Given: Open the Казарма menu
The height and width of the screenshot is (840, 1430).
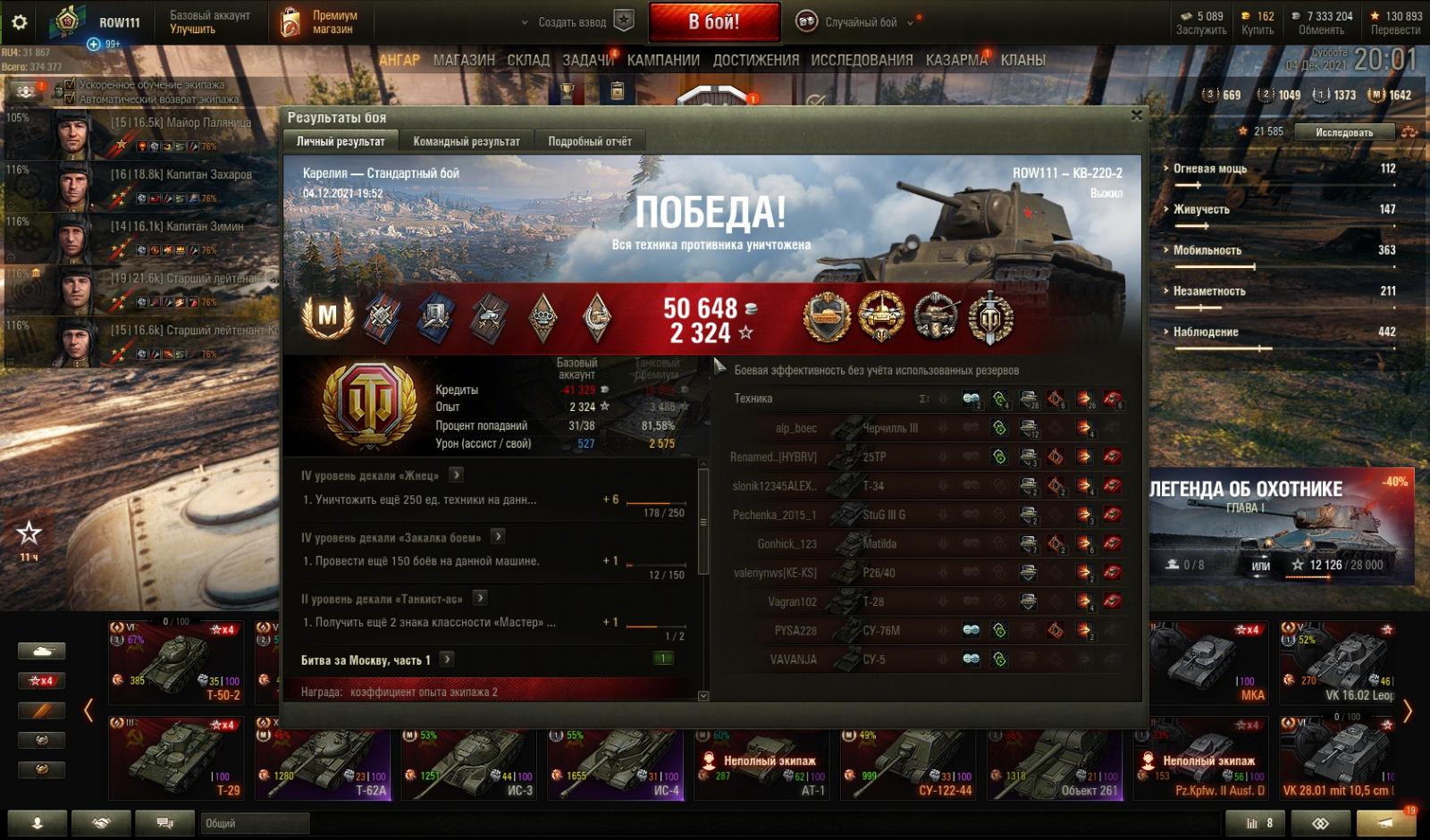Looking at the screenshot, I should (x=956, y=60).
